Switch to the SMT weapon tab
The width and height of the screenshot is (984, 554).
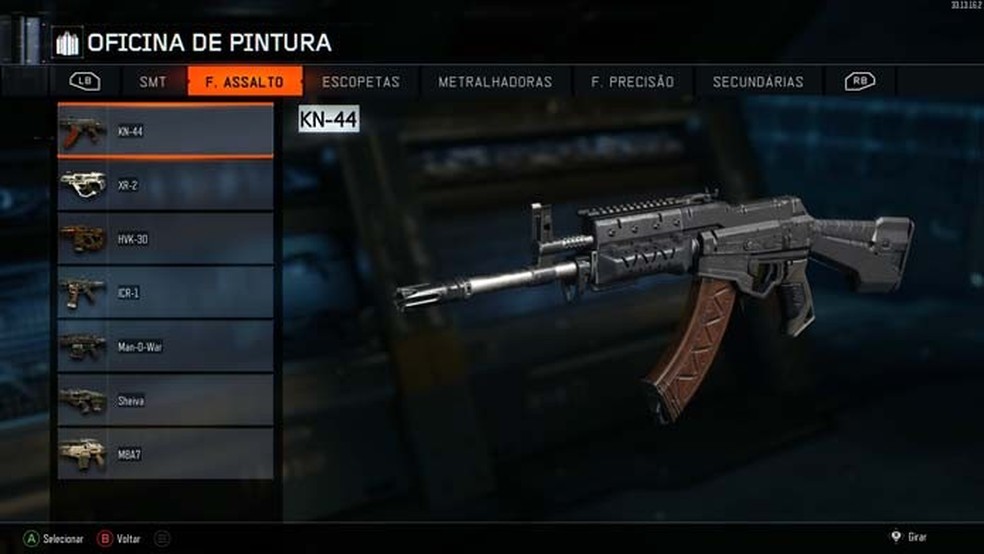[153, 82]
